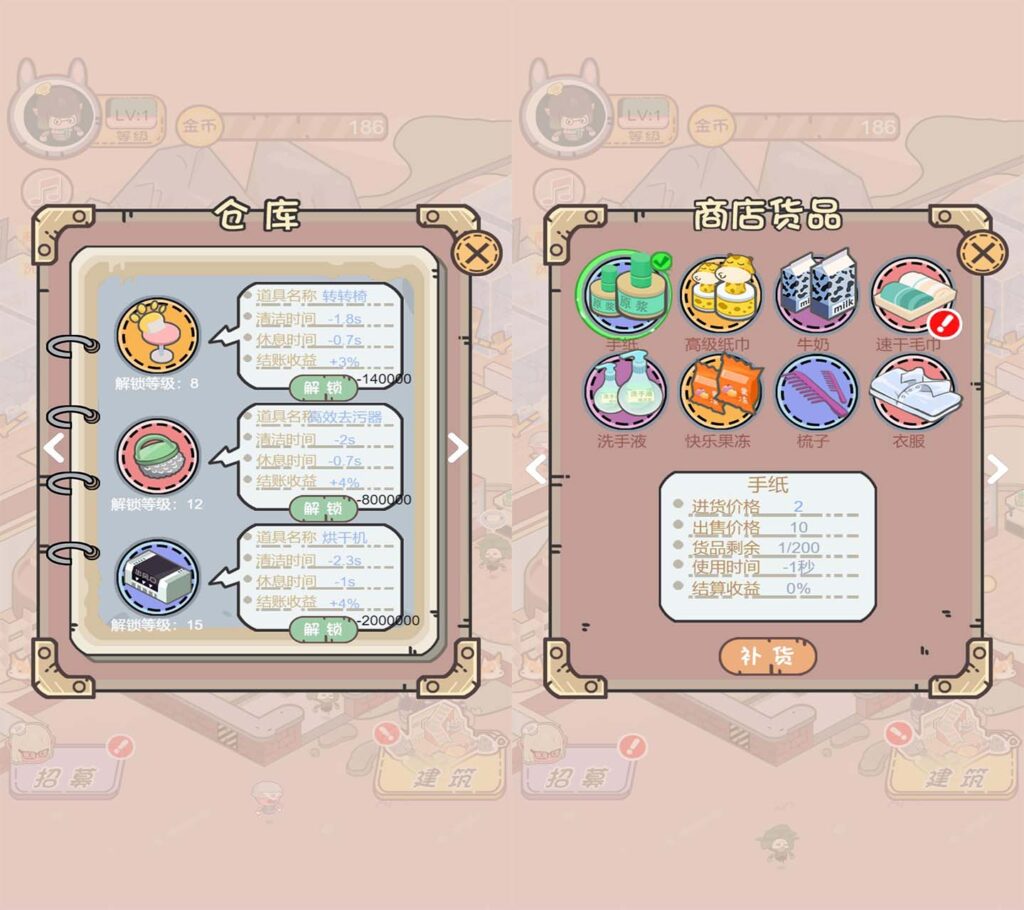This screenshot has height=910, width=1024.
Task: Go to previous warehouse page arrow
Action: coord(56,448)
